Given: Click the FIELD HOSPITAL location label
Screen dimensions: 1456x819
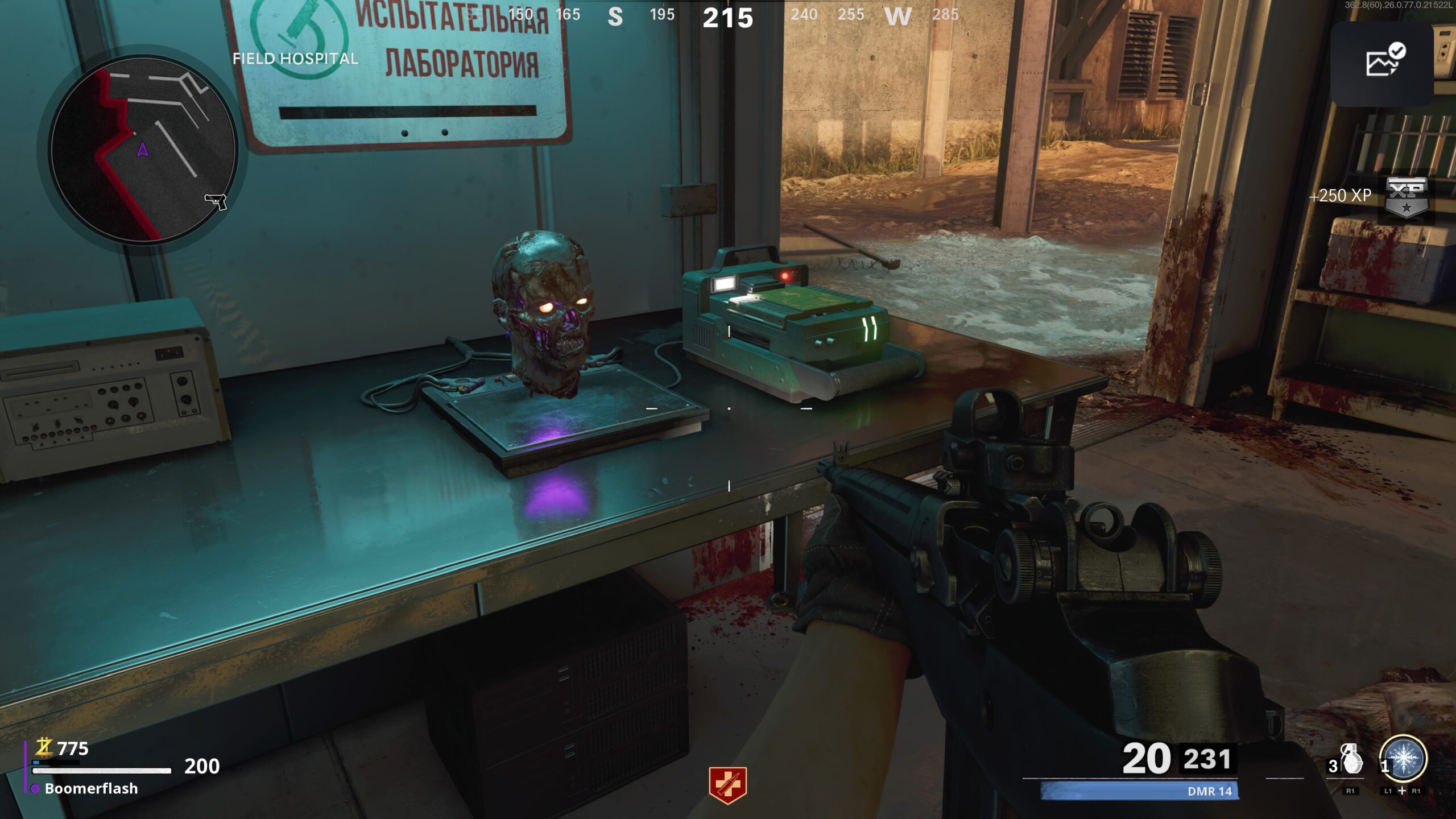Looking at the screenshot, I should coord(295,58).
